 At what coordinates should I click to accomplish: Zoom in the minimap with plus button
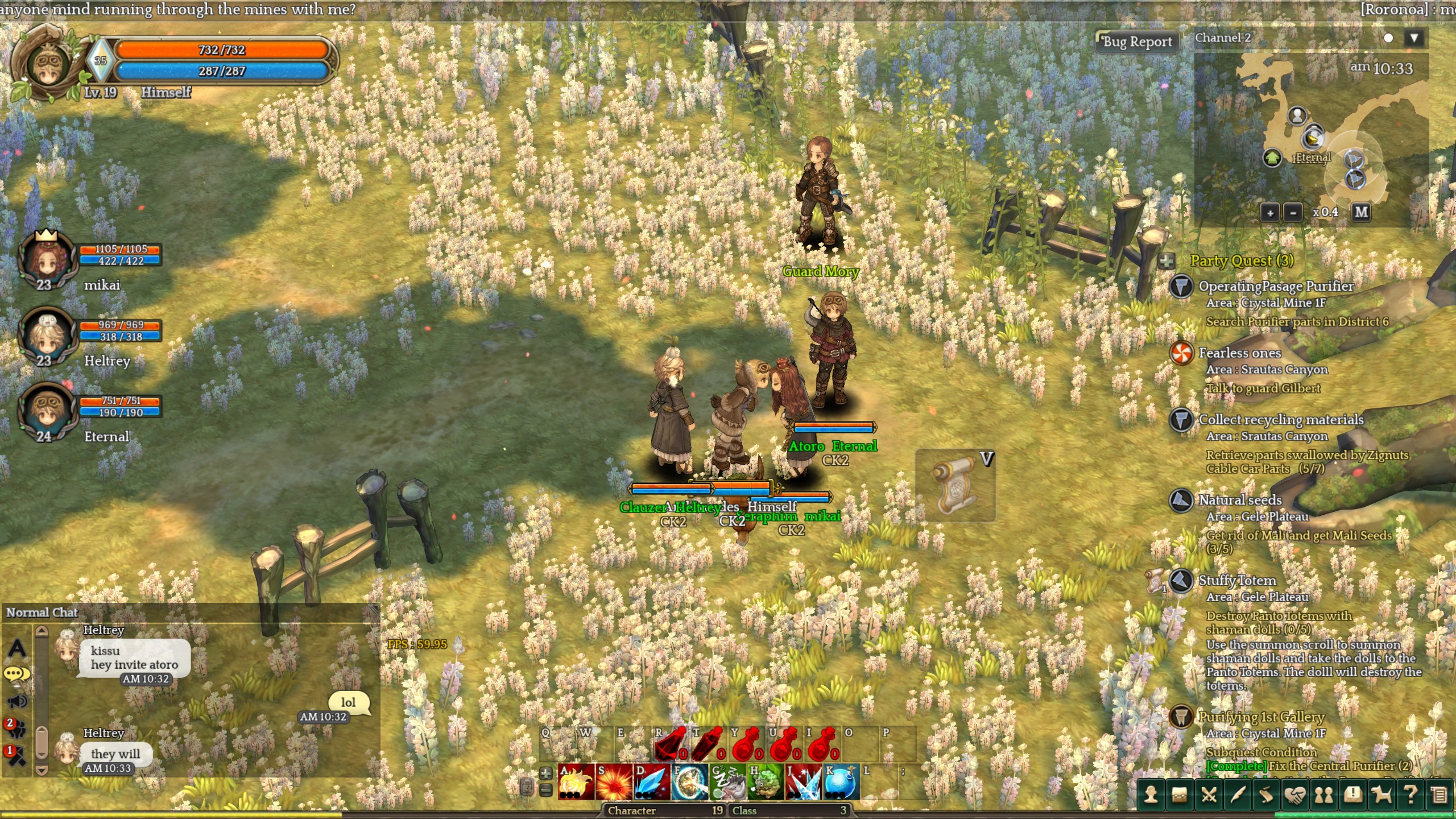pos(1270,213)
